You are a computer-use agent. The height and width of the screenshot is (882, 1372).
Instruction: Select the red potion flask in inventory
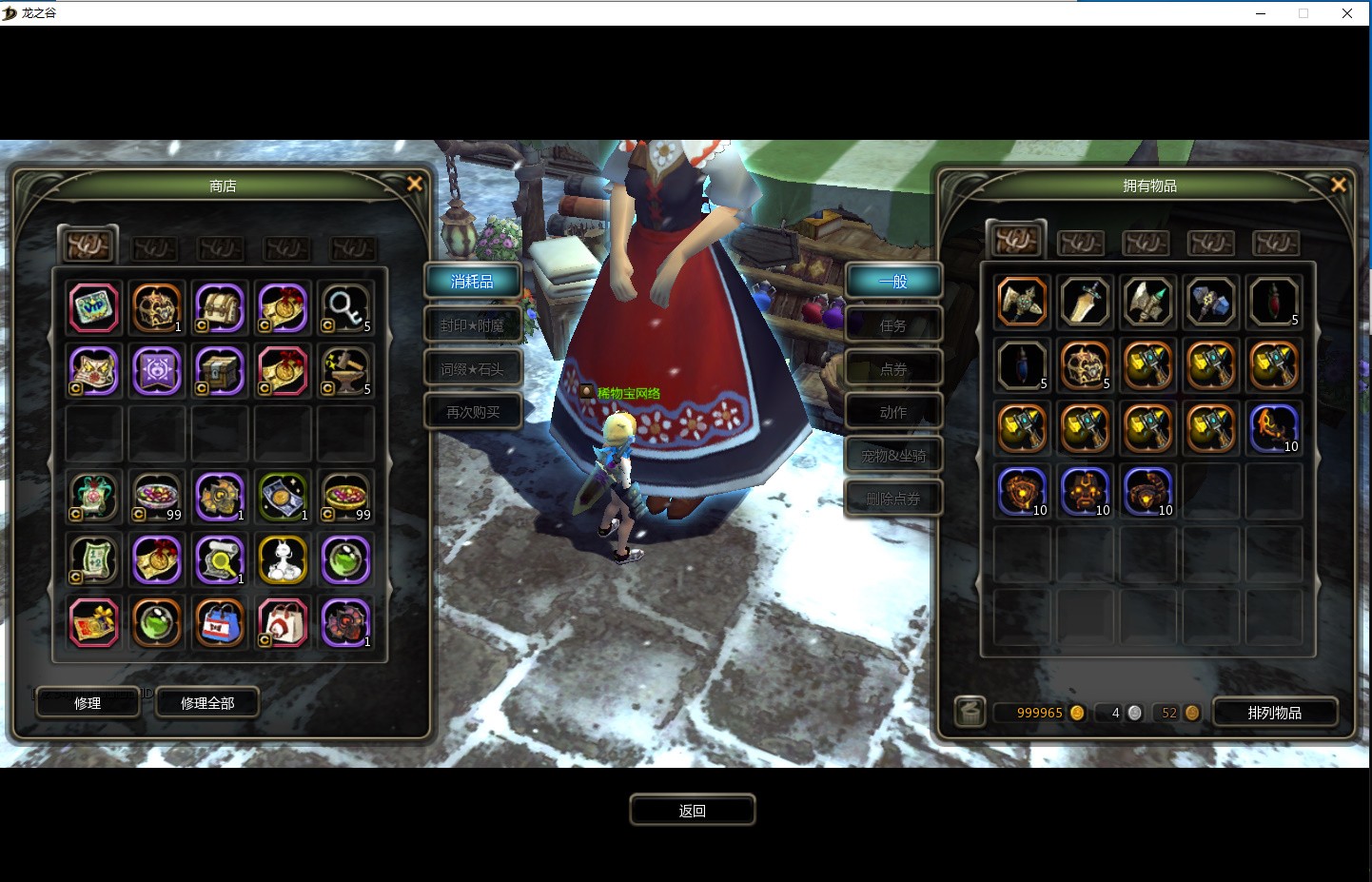tap(1273, 302)
